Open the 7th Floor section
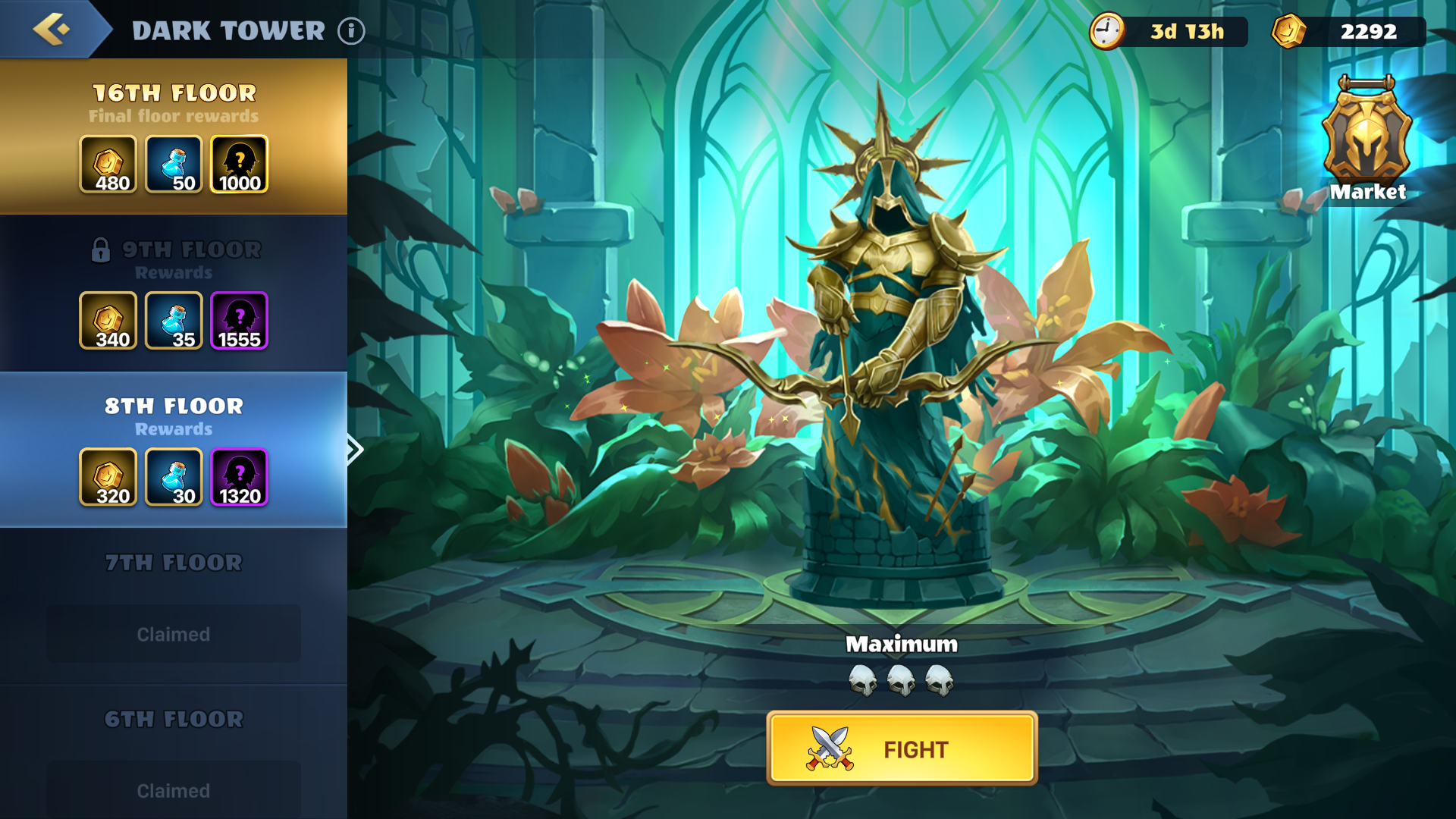1456x819 pixels. (x=173, y=563)
